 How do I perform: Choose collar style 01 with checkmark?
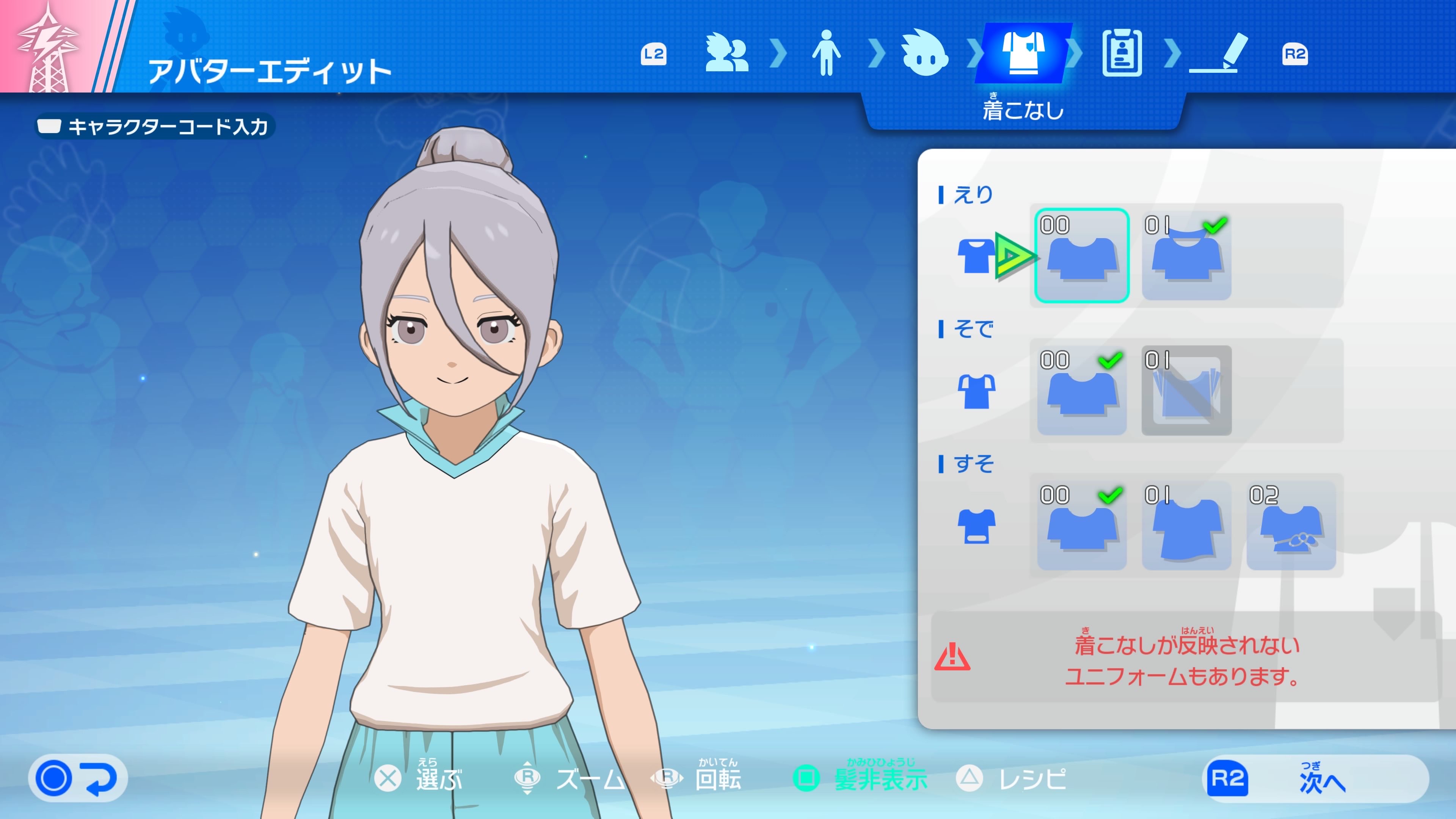(1186, 256)
